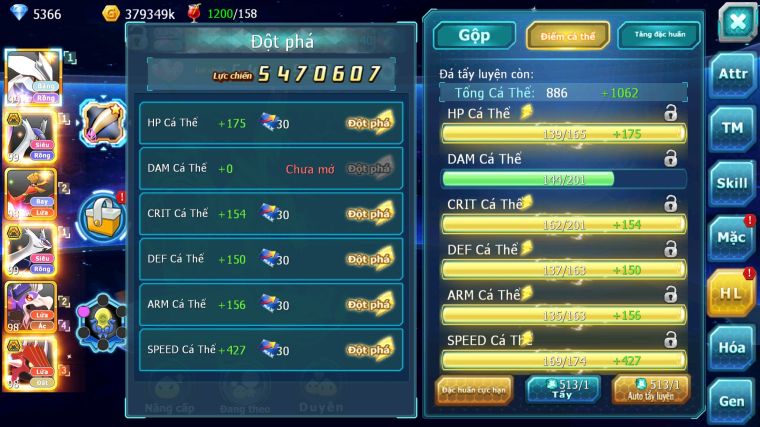The image size is (760, 427).
Task: Use Đột phá on ARM Cá Thể
Action: coord(369,304)
